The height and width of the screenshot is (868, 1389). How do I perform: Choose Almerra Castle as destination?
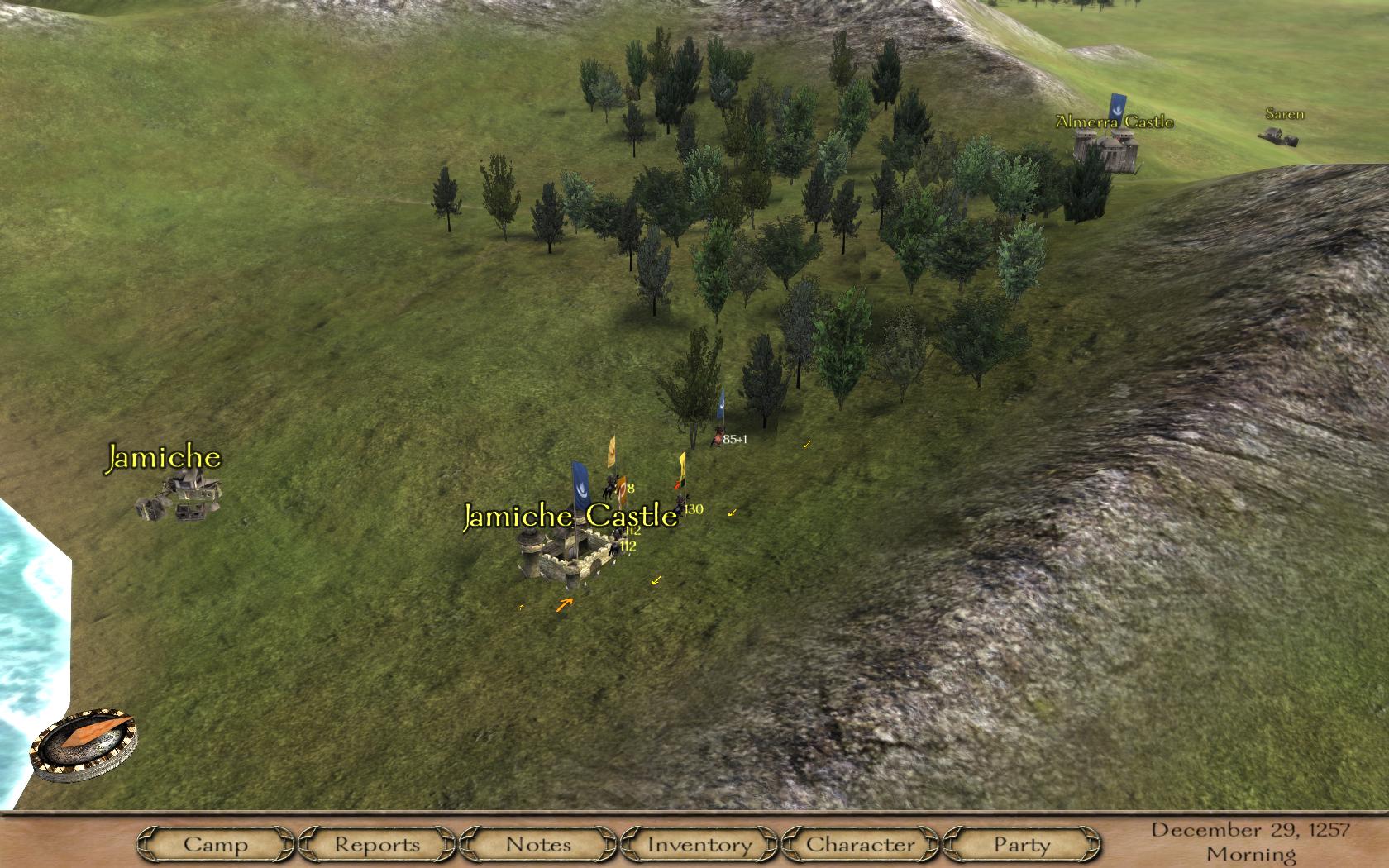pyautogui.click(x=1105, y=150)
